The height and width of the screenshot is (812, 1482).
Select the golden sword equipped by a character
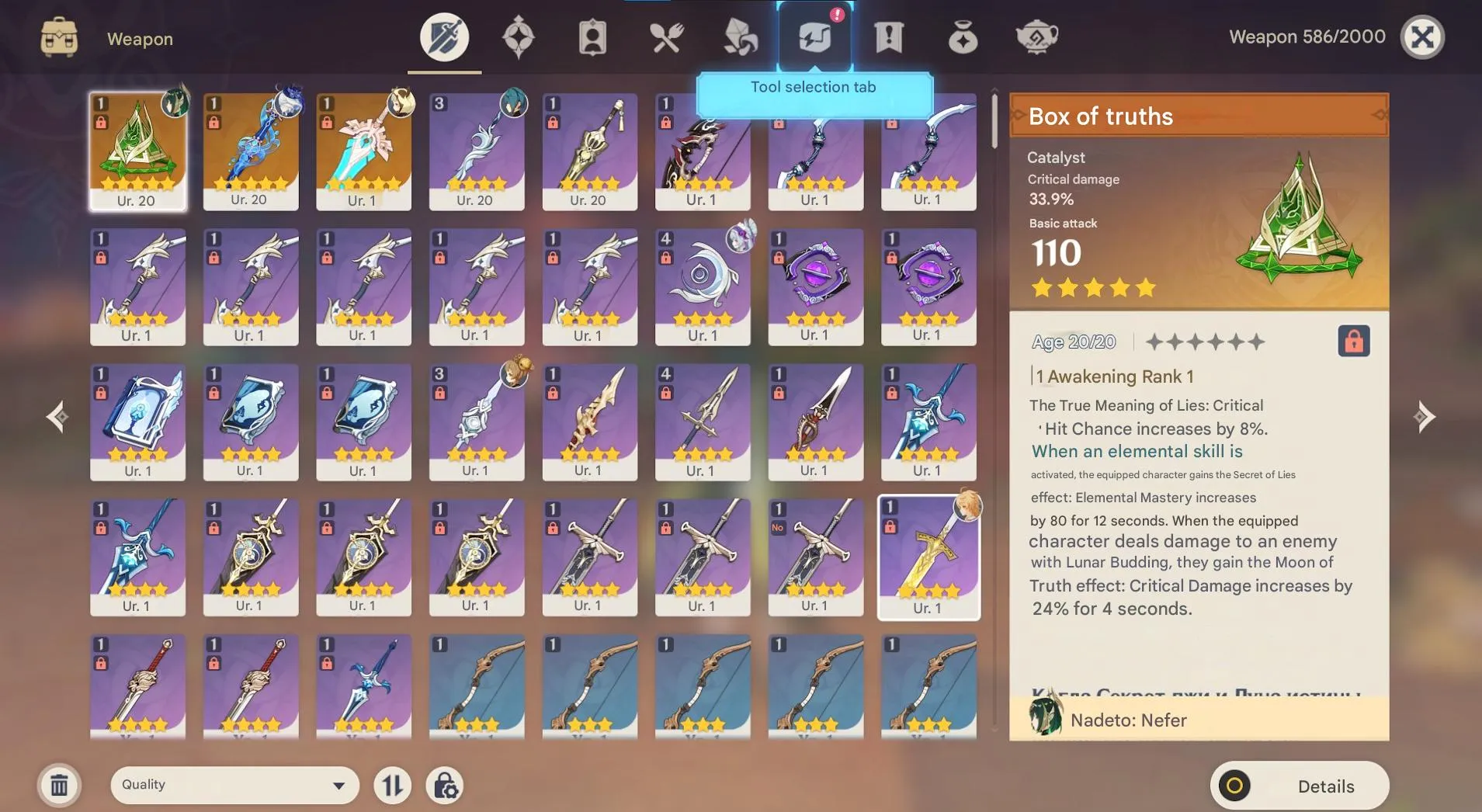coord(927,555)
